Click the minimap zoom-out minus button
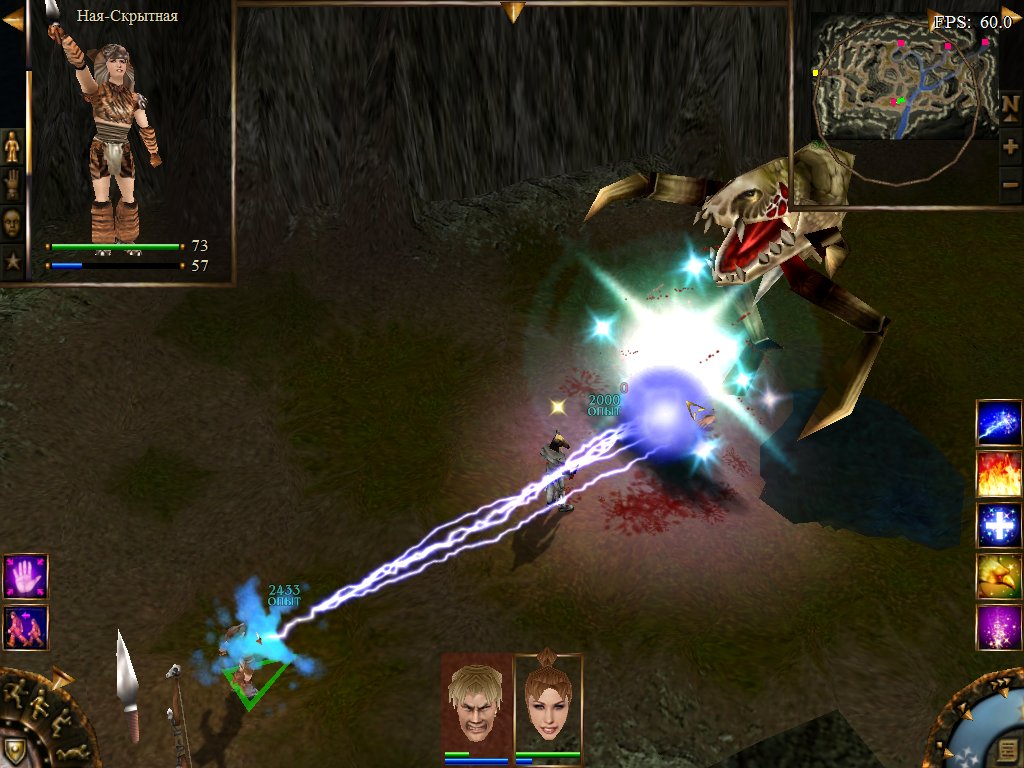Viewport: 1024px width, 768px height. pos(1010,185)
